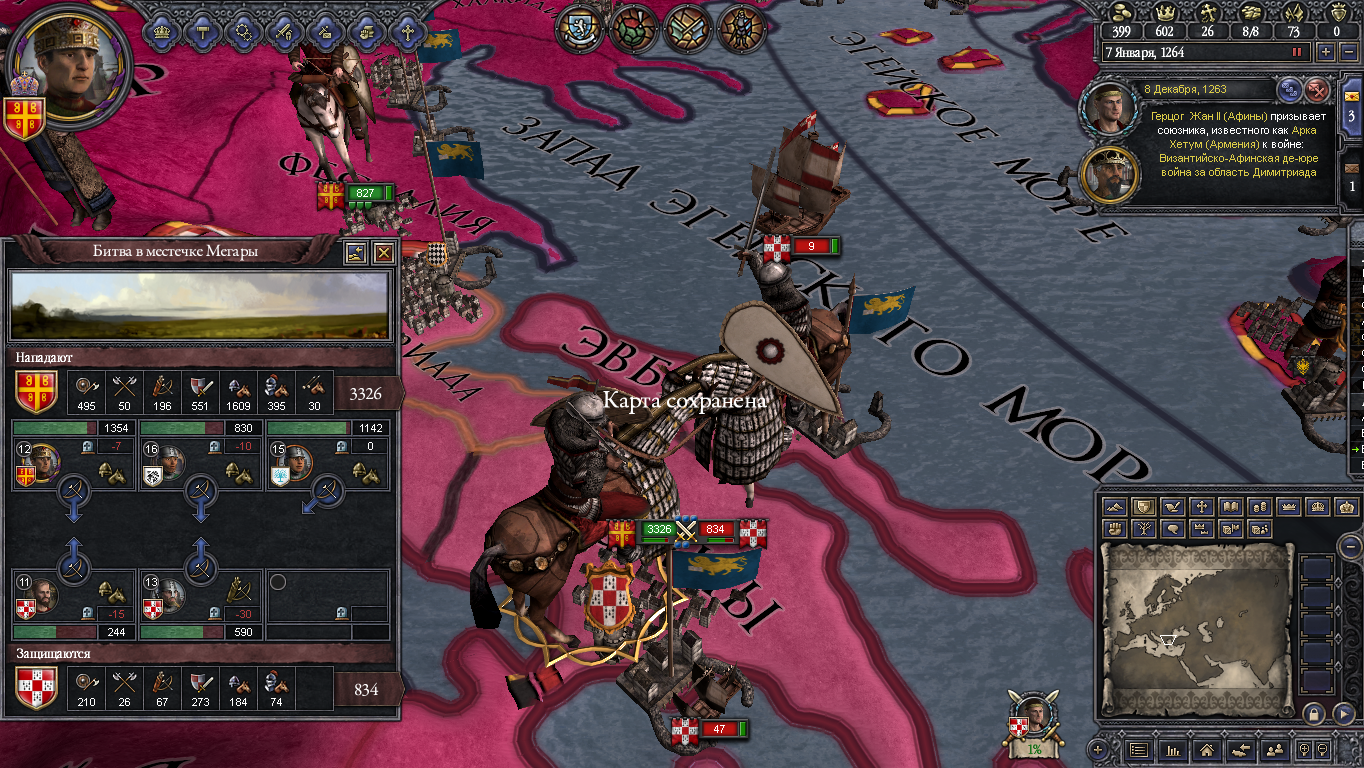
Task: Dismiss the message with the red envelope button
Action: pos(1318,90)
